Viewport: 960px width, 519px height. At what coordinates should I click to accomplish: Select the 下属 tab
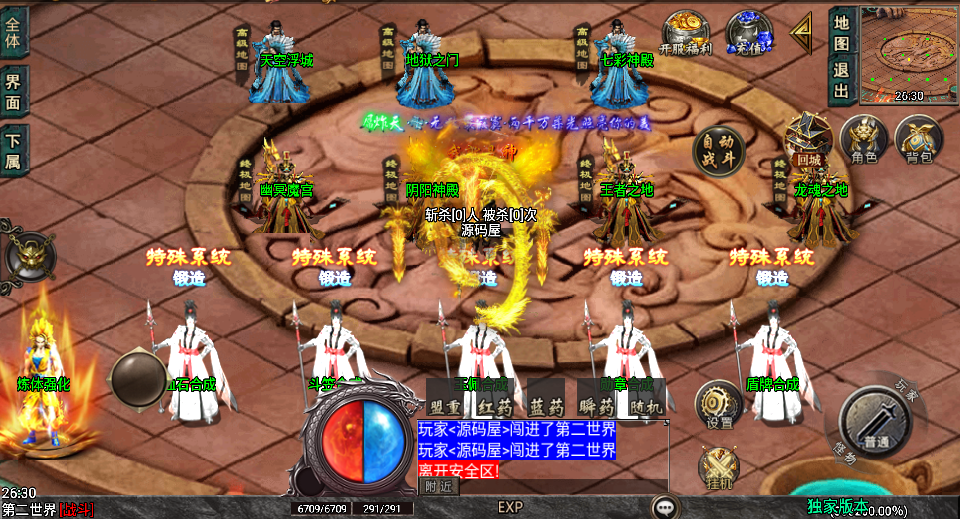13,149
